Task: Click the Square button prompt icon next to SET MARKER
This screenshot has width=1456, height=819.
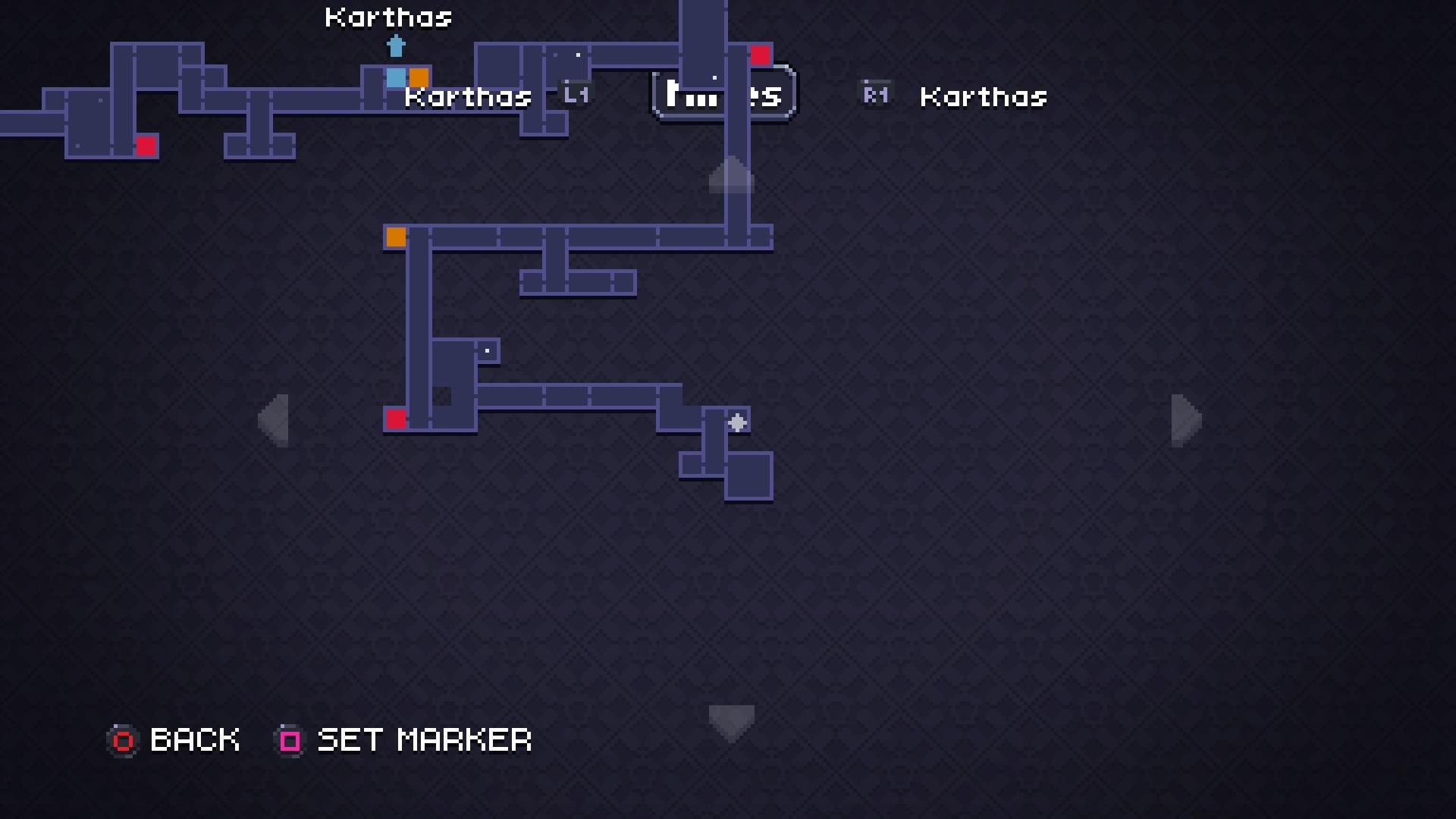Action: 288,740
